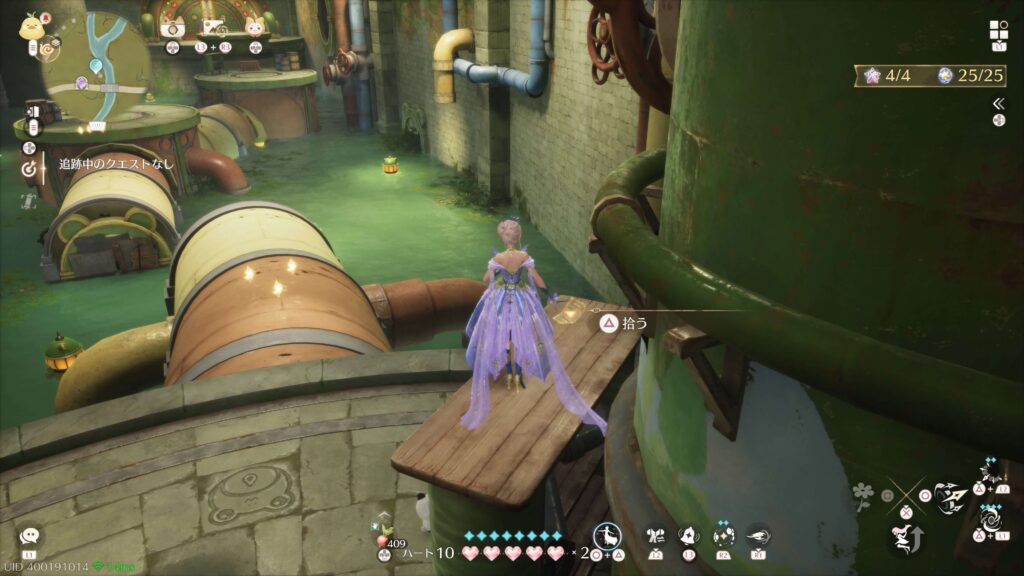Image resolution: width=1024 pixels, height=576 pixels.
Task: Collapse the panel with the double-arrow icon
Action: pyautogui.click(x=998, y=103)
